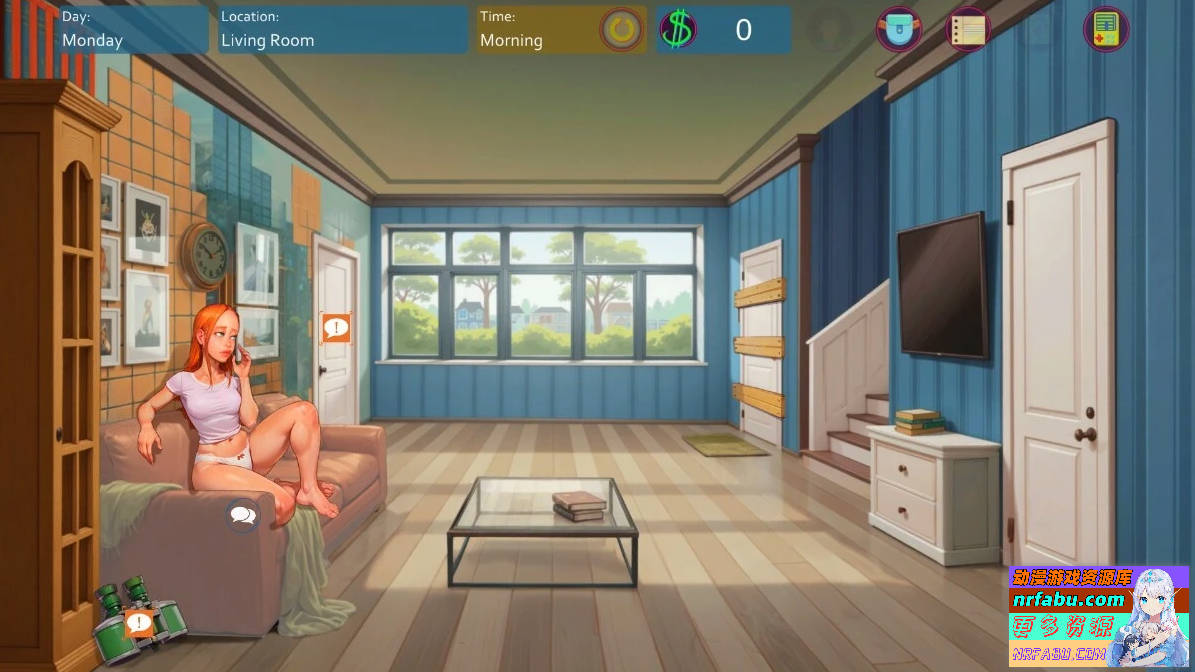The image size is (1195, 672).
Task: Advance time with the yellow circular arrow
Action: [x=622, y=30]
